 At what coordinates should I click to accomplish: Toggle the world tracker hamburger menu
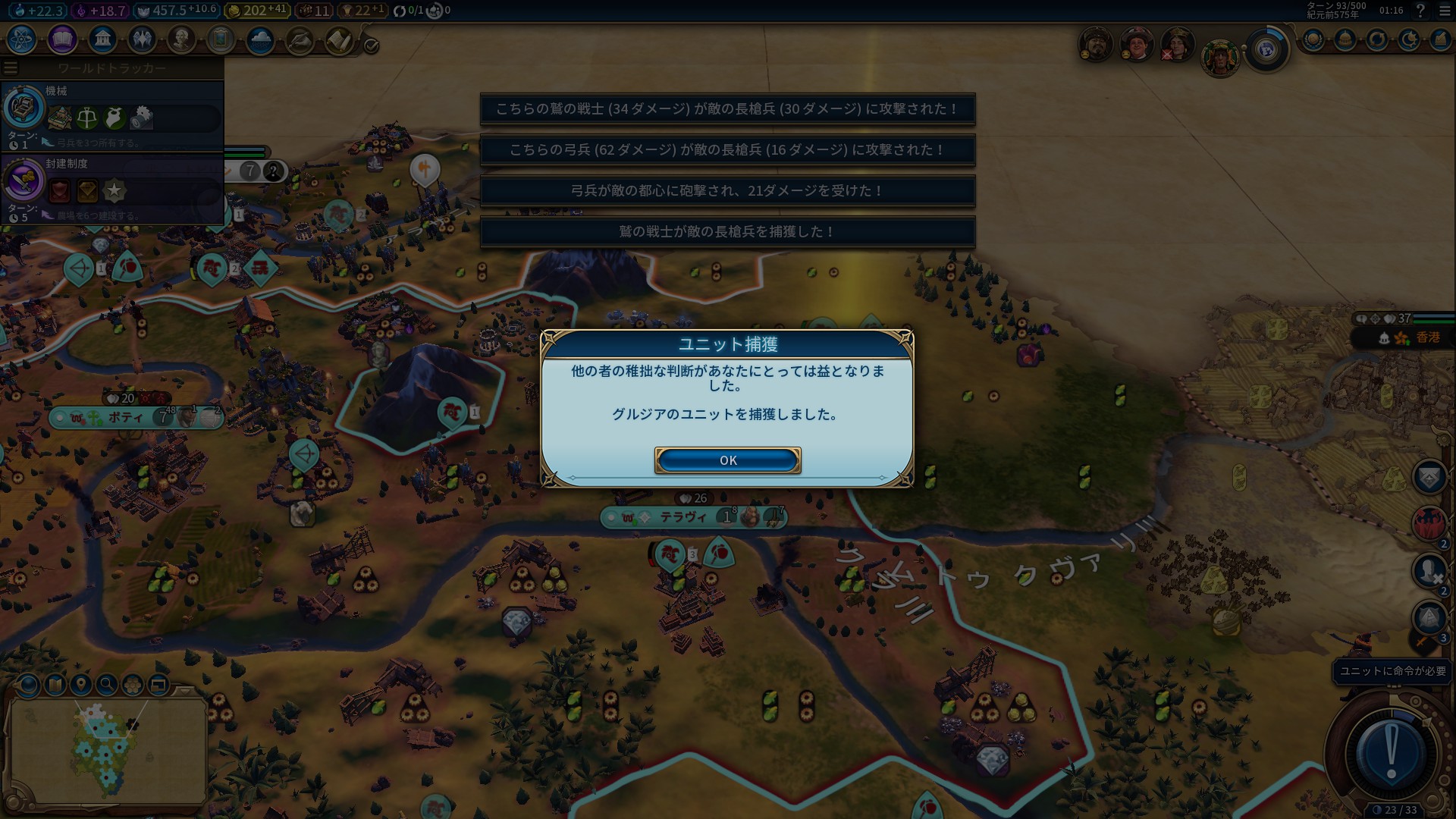pyautogui.click(x=11, y=68)
